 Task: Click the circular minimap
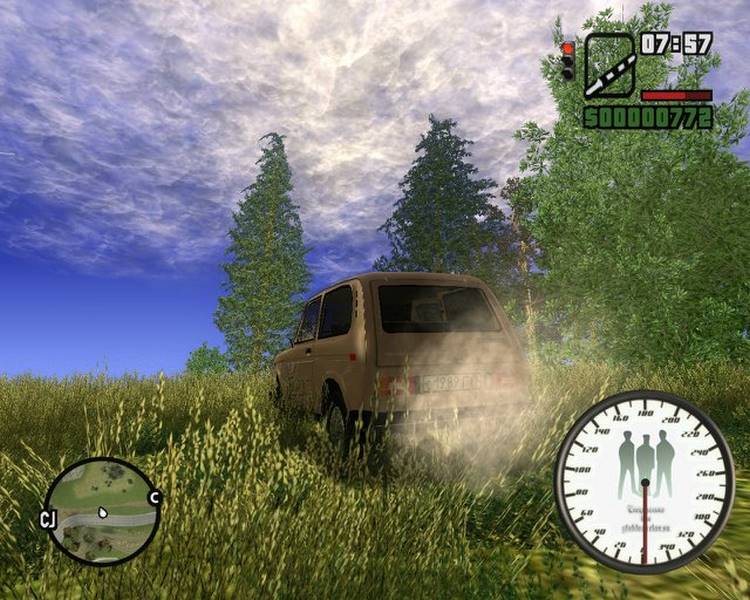coord(103,510)
